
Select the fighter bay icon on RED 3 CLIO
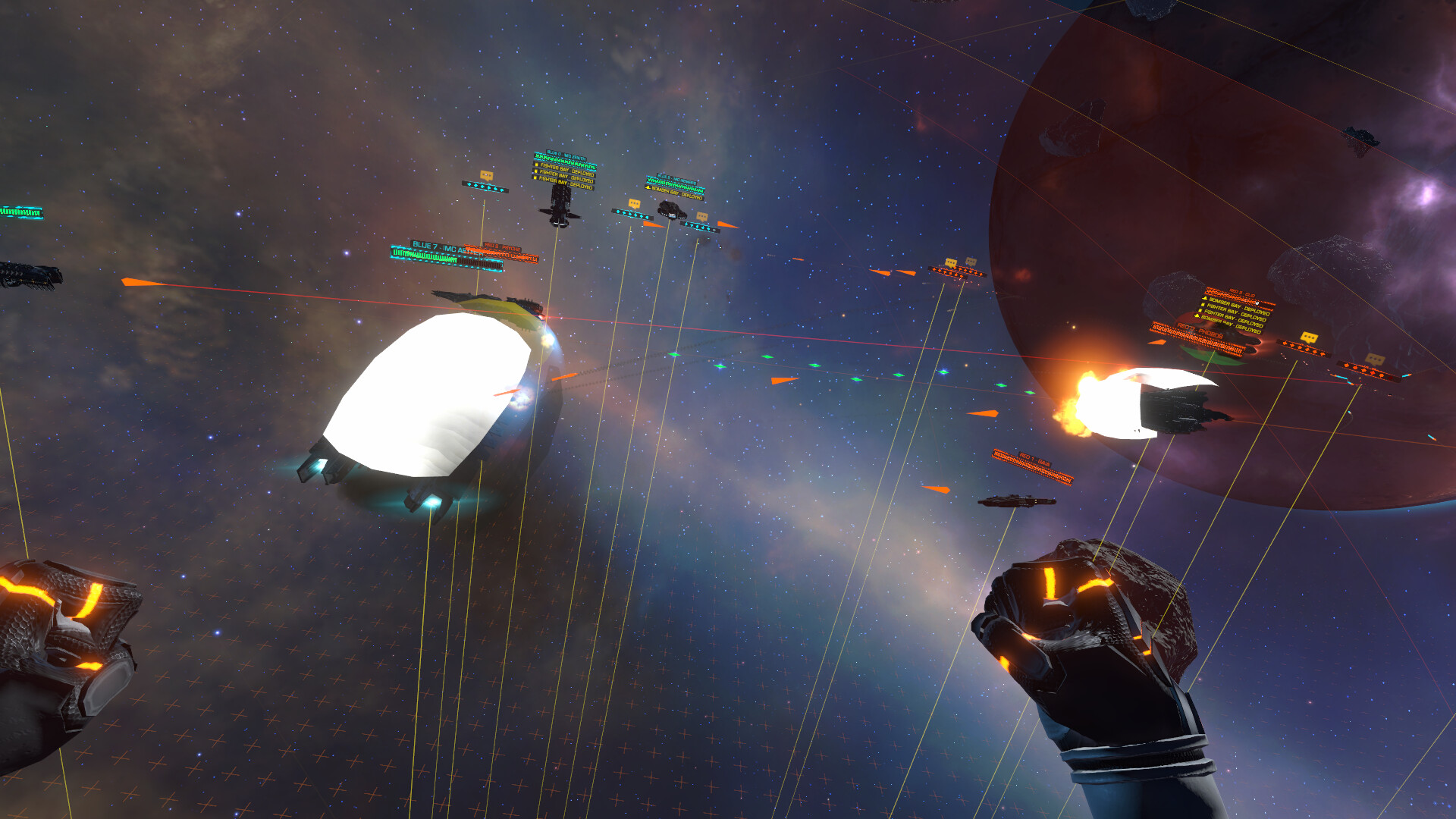pos(1202,306)
